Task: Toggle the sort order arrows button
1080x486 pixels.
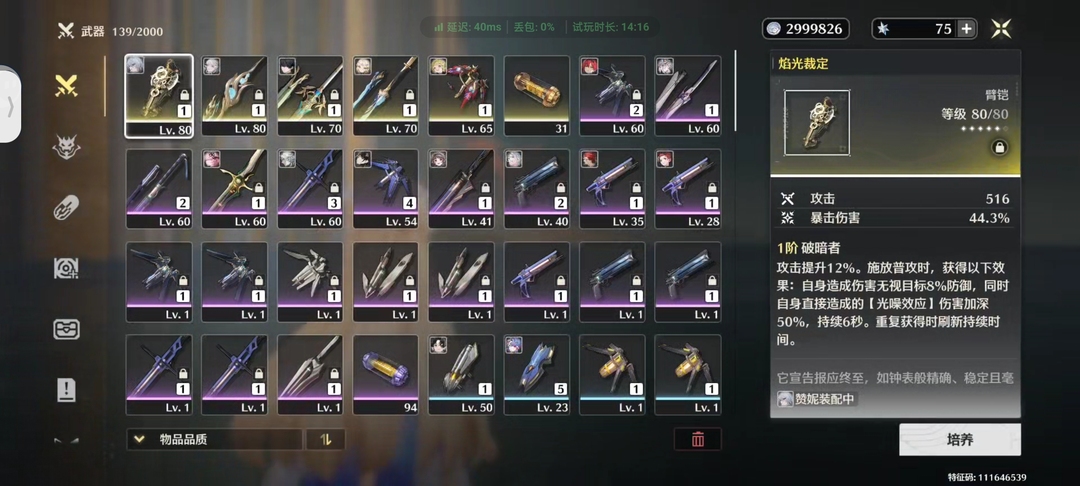Action: [325, 439]
